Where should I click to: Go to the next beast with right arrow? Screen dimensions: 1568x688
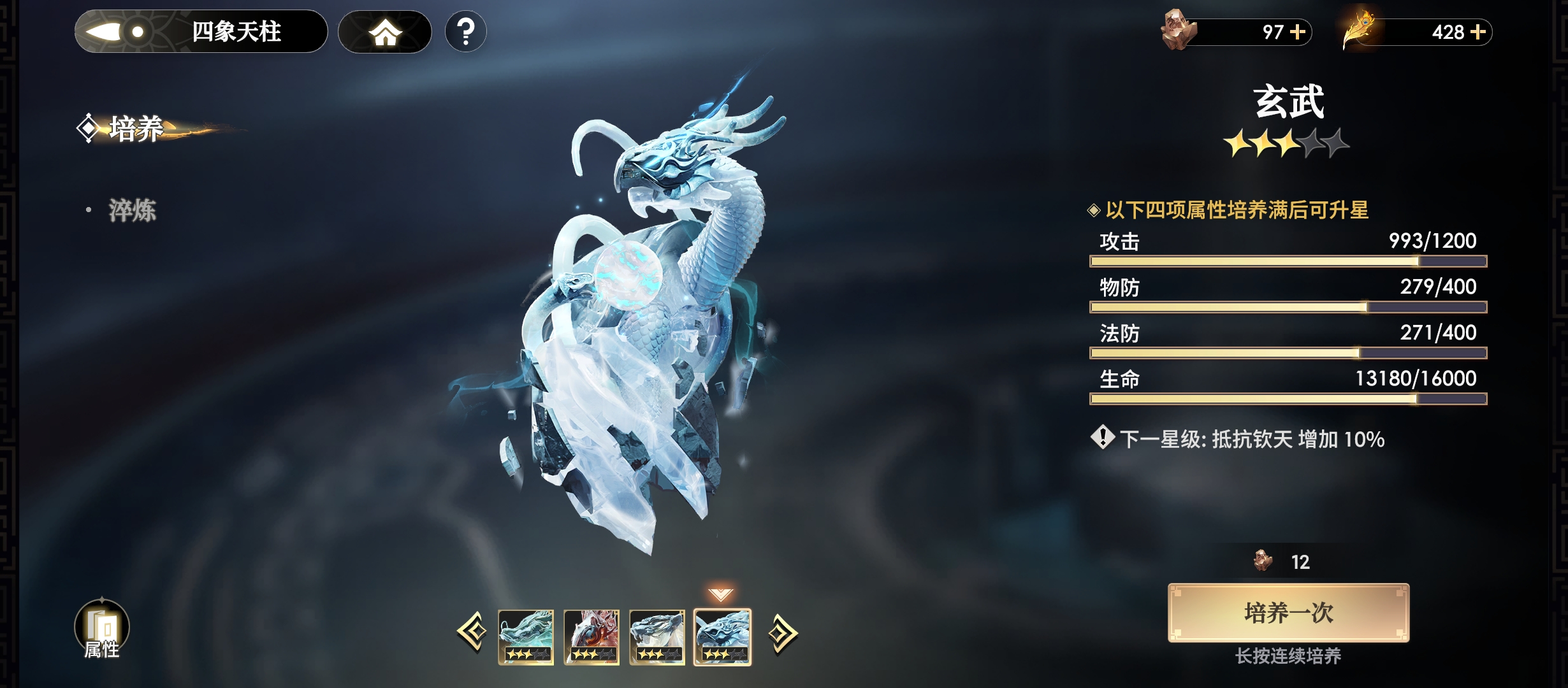pyautogui.click(x=782, y=633)
